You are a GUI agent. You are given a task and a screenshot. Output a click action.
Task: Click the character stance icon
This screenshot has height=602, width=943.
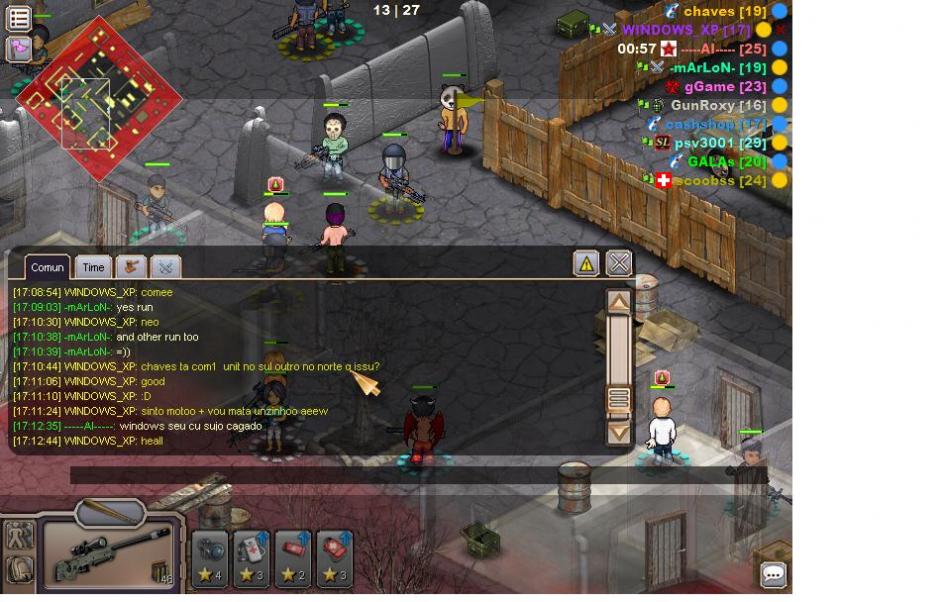pos(19,535)
